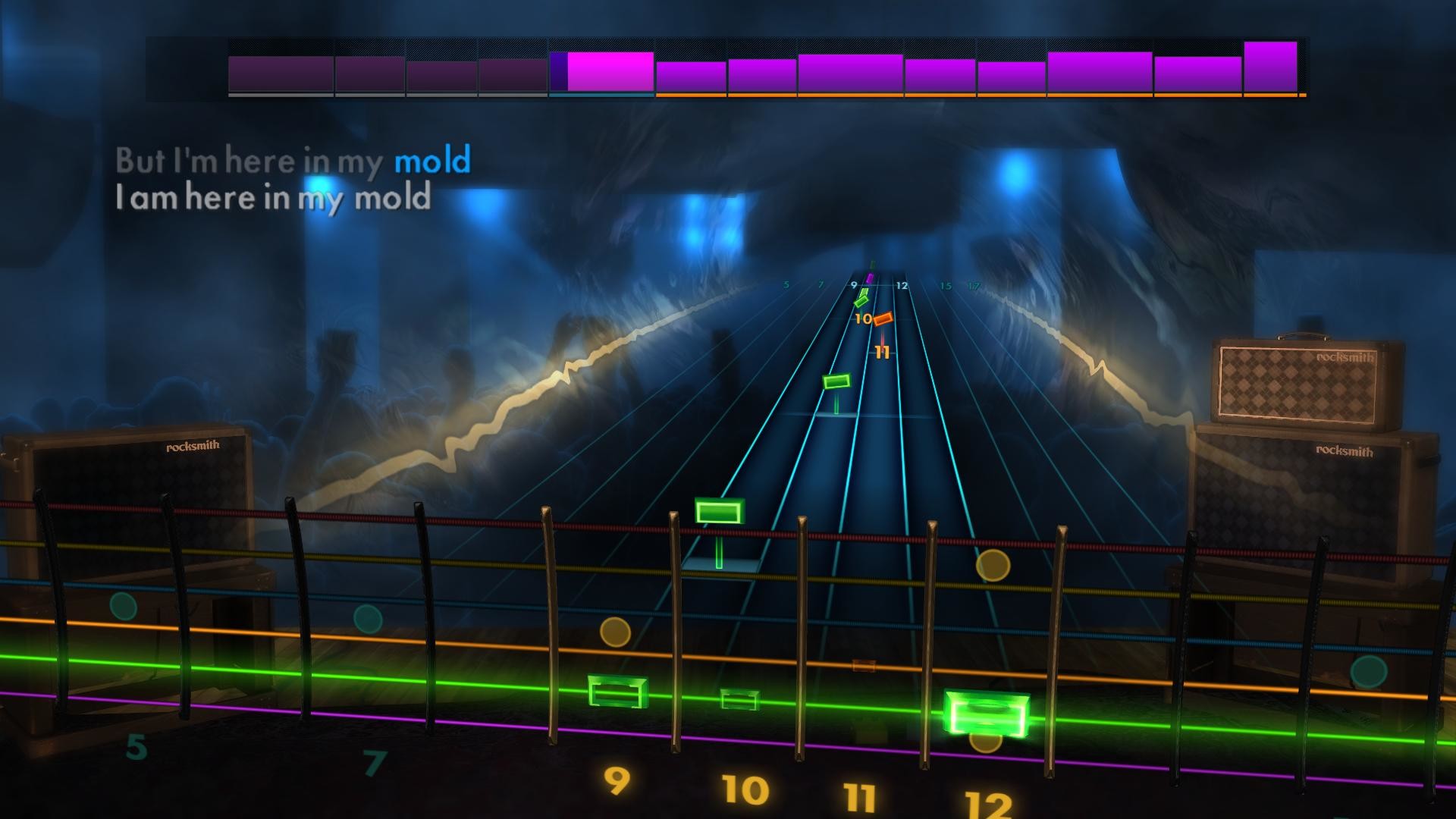1456x819 pixels.
Task: Click the highlighted lyric word mold
Action: [x=432, y=160]
